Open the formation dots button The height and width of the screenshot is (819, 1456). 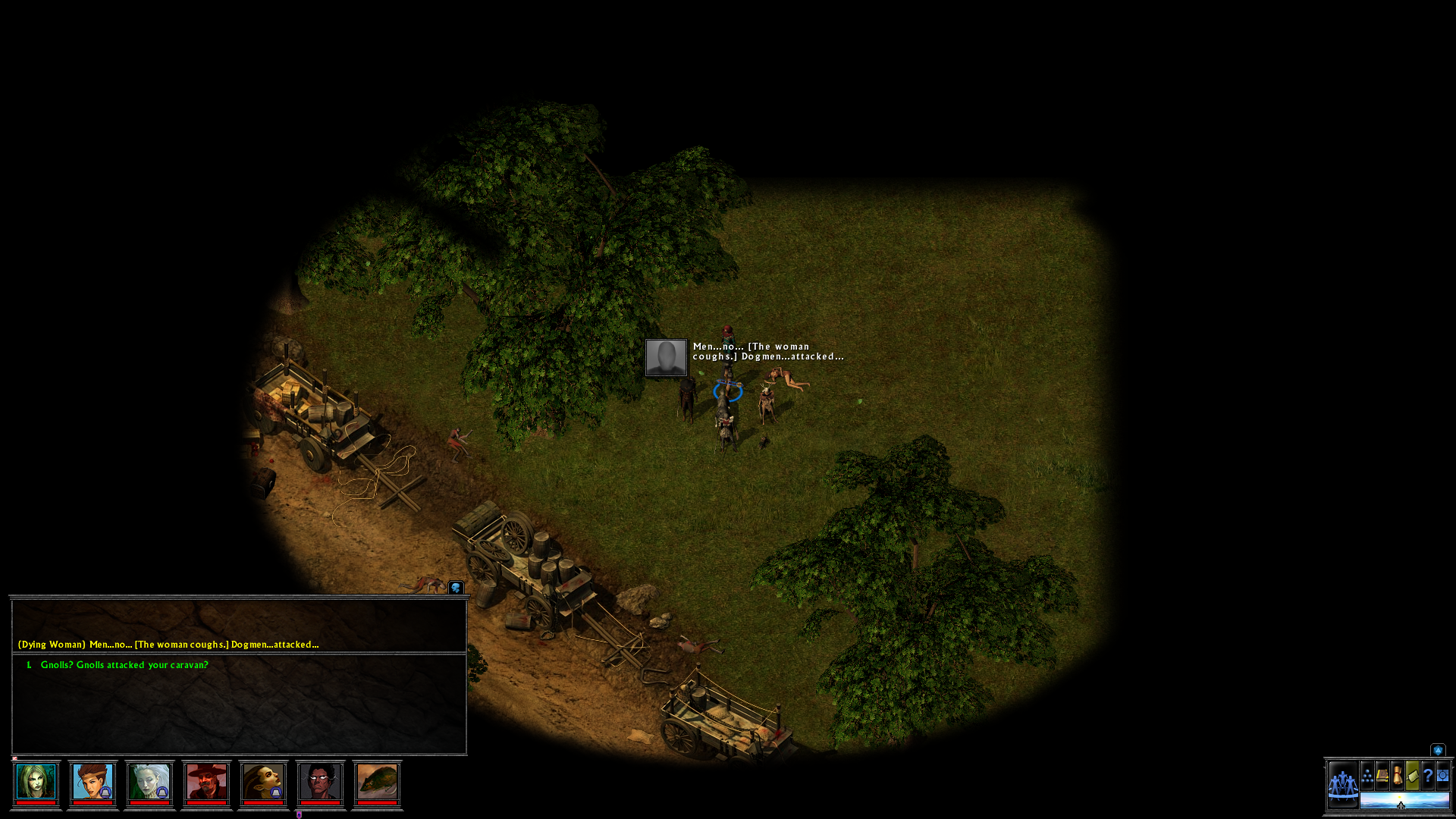coord(1367,776)
